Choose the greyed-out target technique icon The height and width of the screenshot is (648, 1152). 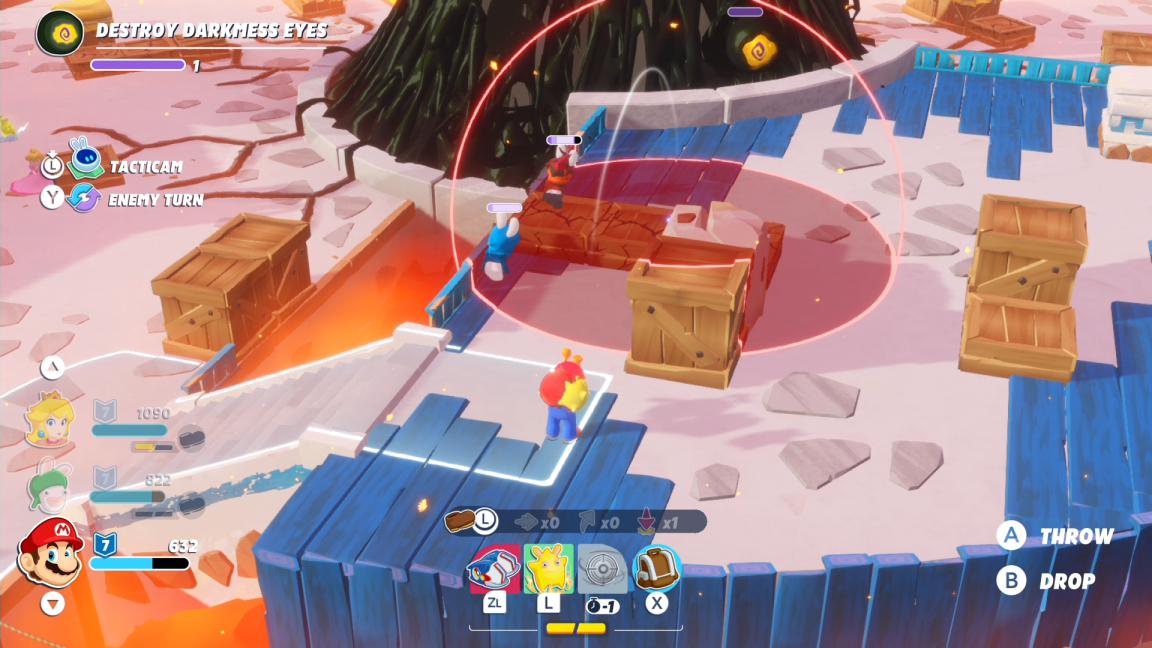tap(602, 568)
